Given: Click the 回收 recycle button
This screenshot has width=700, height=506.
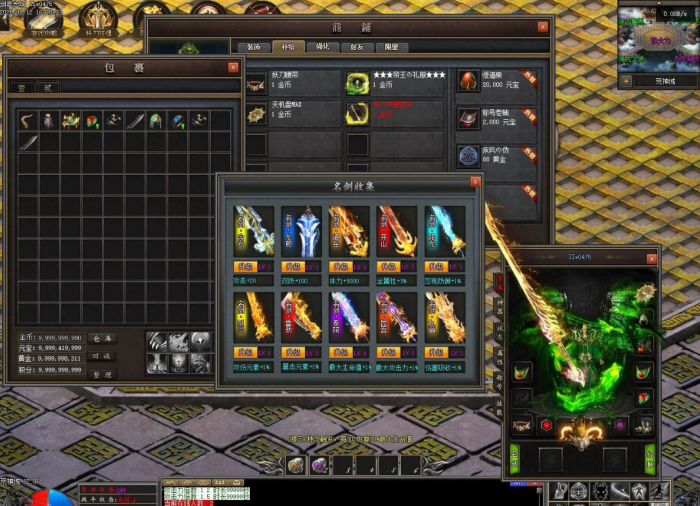Looking at the screenshot, I should [103, 356].
